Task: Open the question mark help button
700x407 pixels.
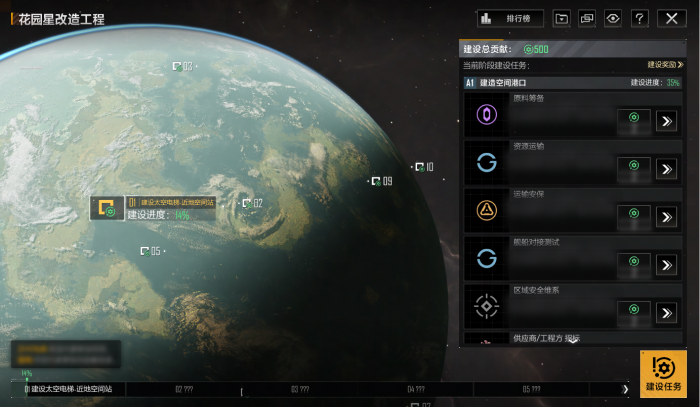Action: tap(640, 18)
